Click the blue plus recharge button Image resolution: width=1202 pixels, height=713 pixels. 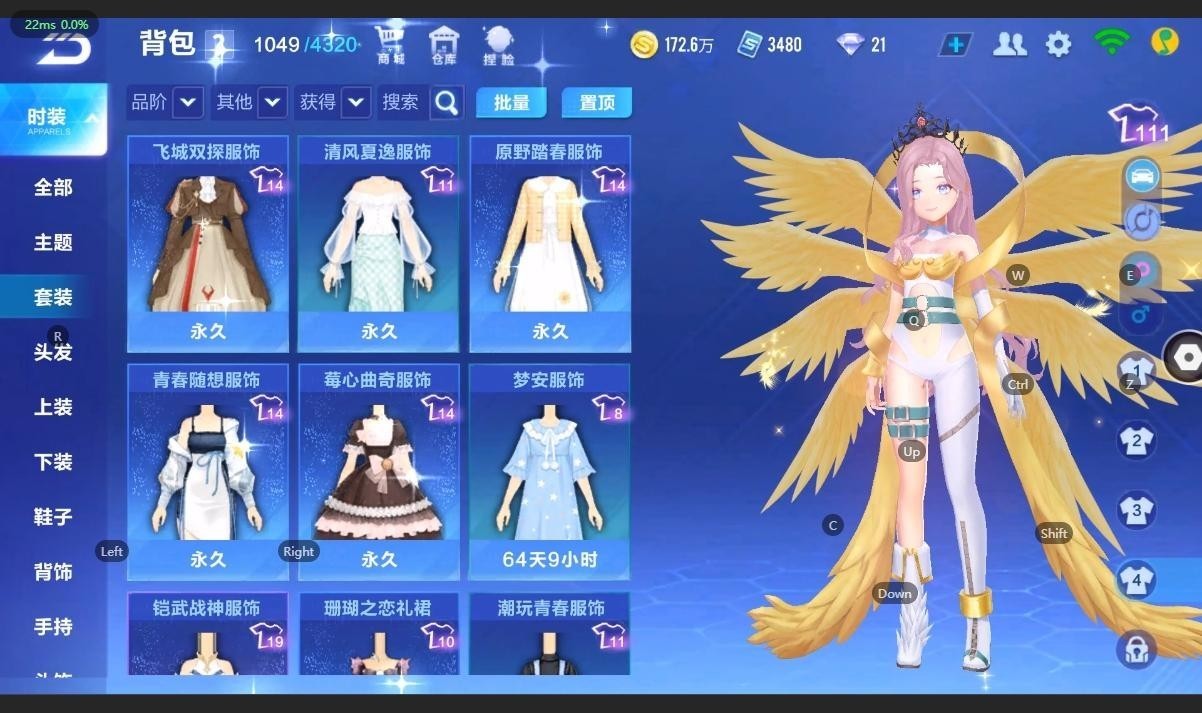point(956,44)
